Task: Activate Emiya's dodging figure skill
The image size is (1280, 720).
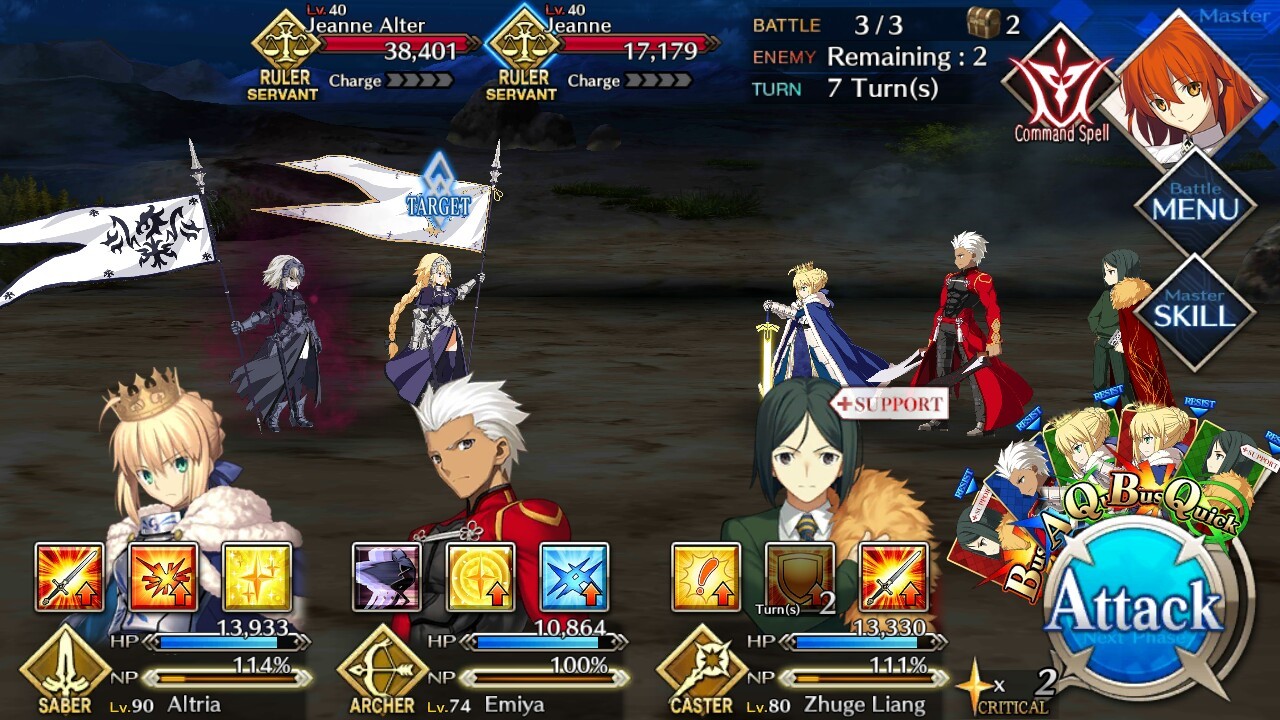Action: coord(387,577)
